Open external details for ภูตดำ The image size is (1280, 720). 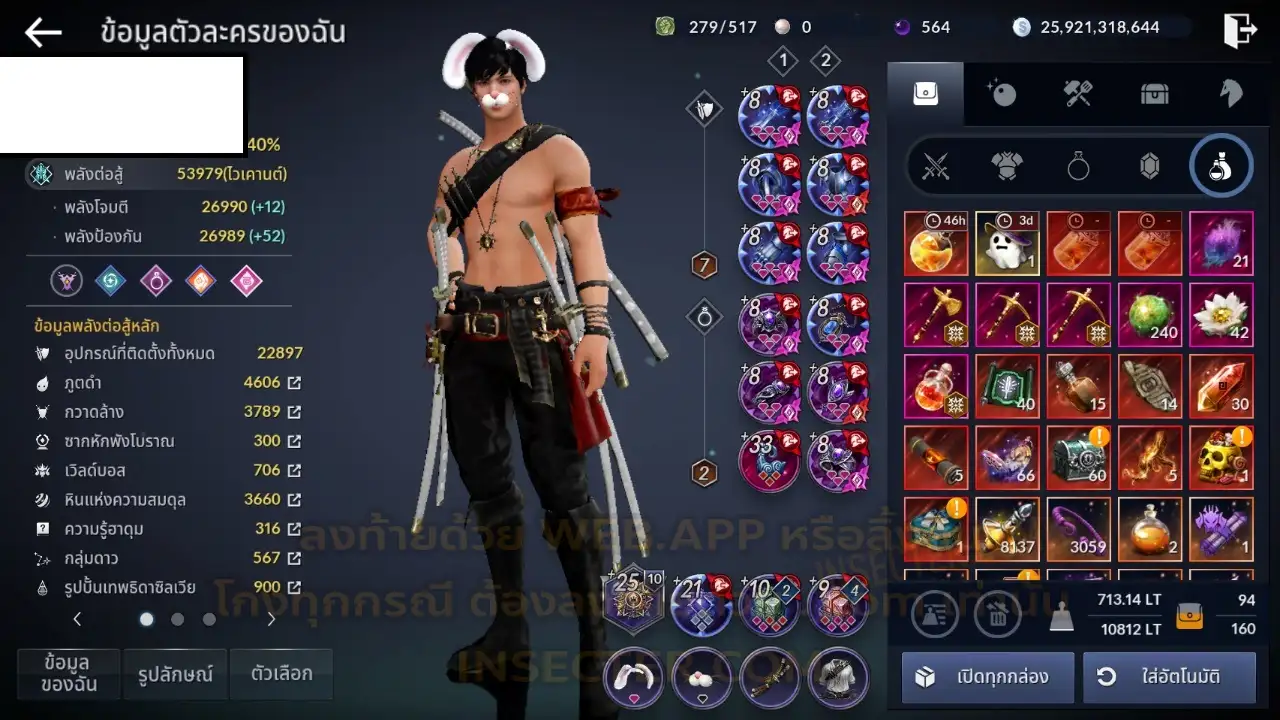coord(294,383)
